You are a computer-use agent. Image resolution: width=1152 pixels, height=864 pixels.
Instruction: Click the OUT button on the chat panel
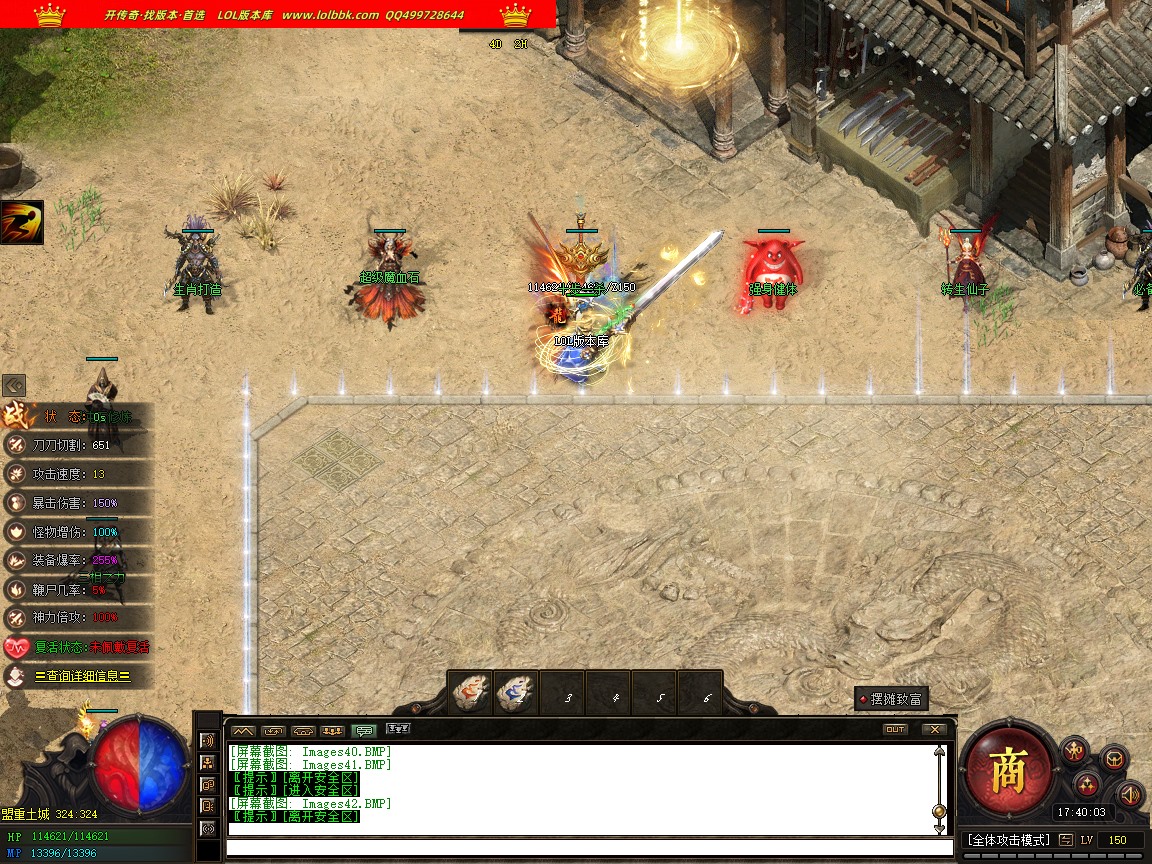pyautogui.click(x=895, y=730)
